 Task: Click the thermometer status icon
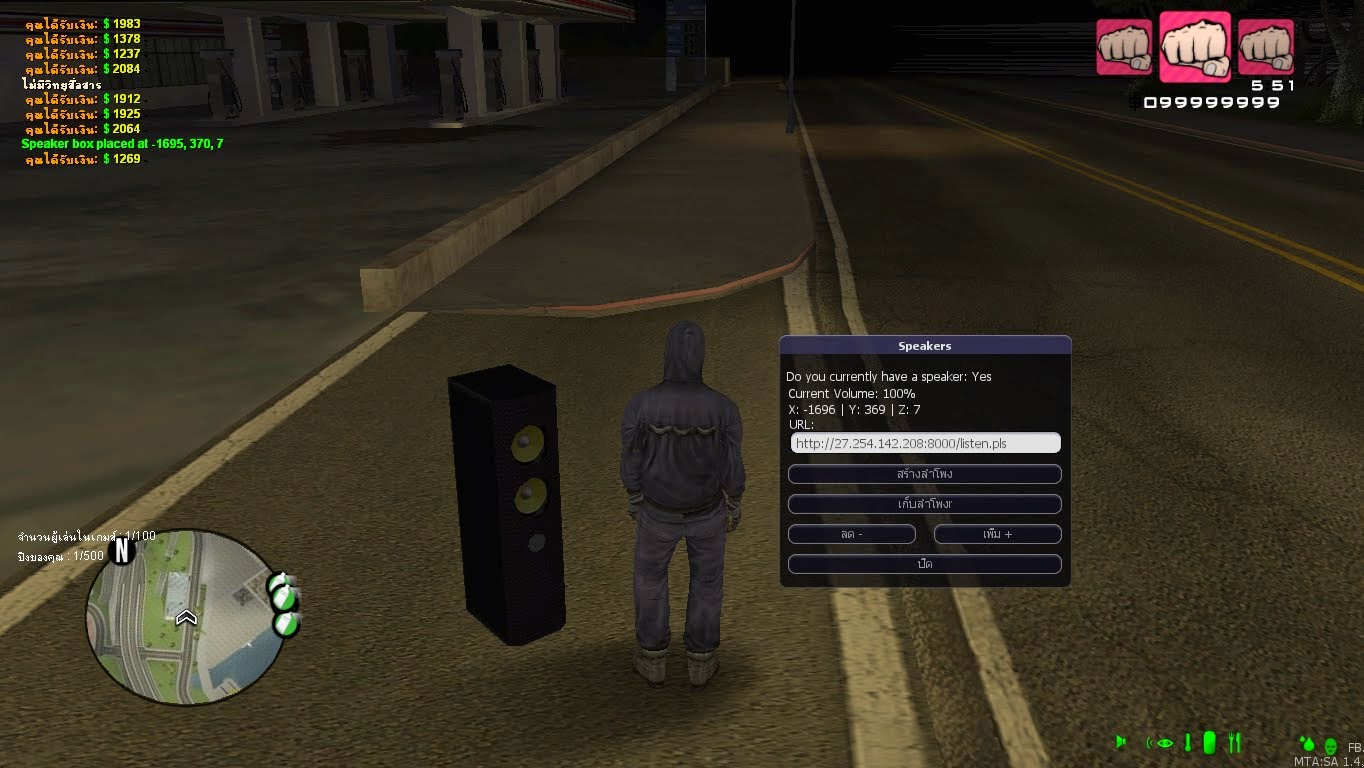[1188, 742]
